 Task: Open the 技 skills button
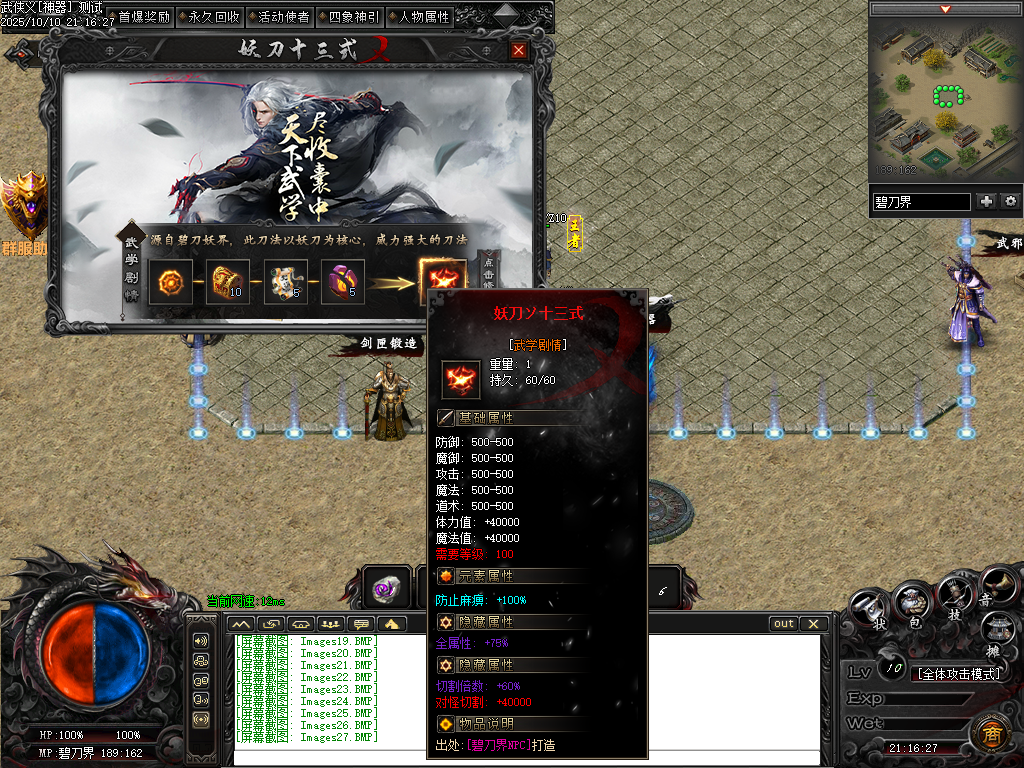point(954,601)
